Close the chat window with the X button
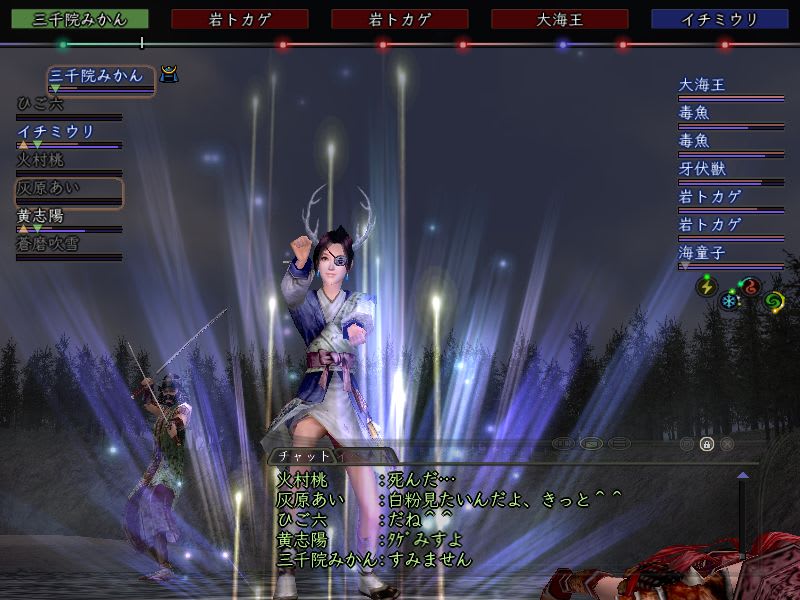800x600 pixels. (x=727, y=443)
